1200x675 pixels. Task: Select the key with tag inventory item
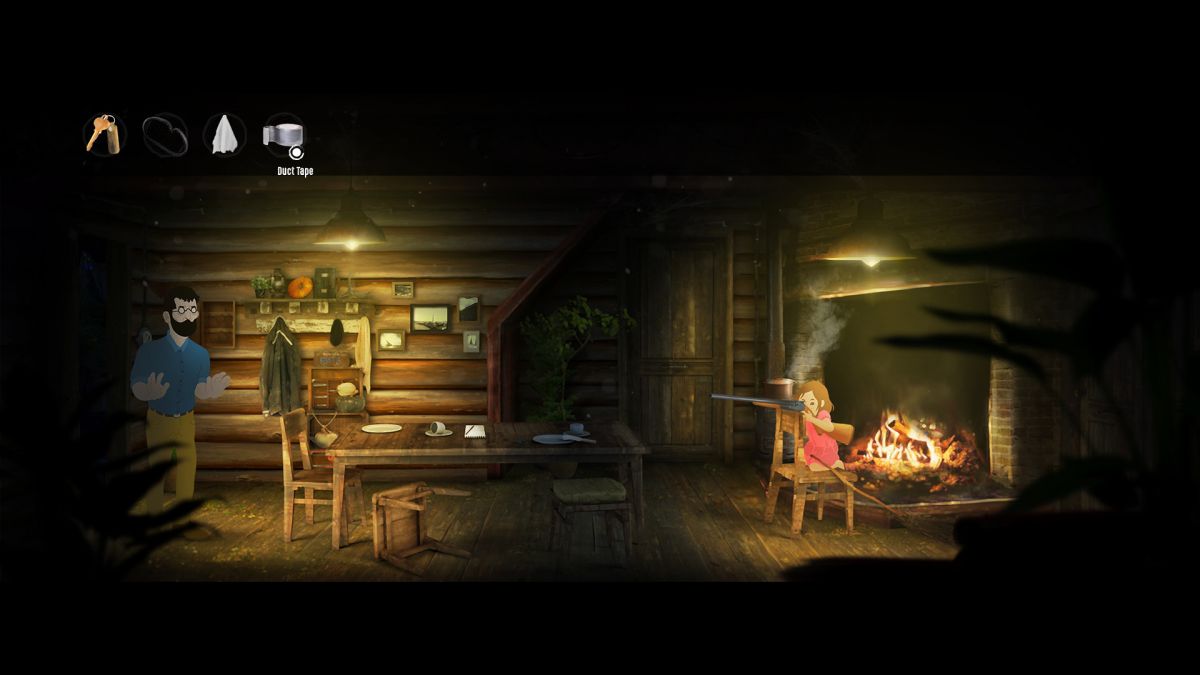(104, 135)
